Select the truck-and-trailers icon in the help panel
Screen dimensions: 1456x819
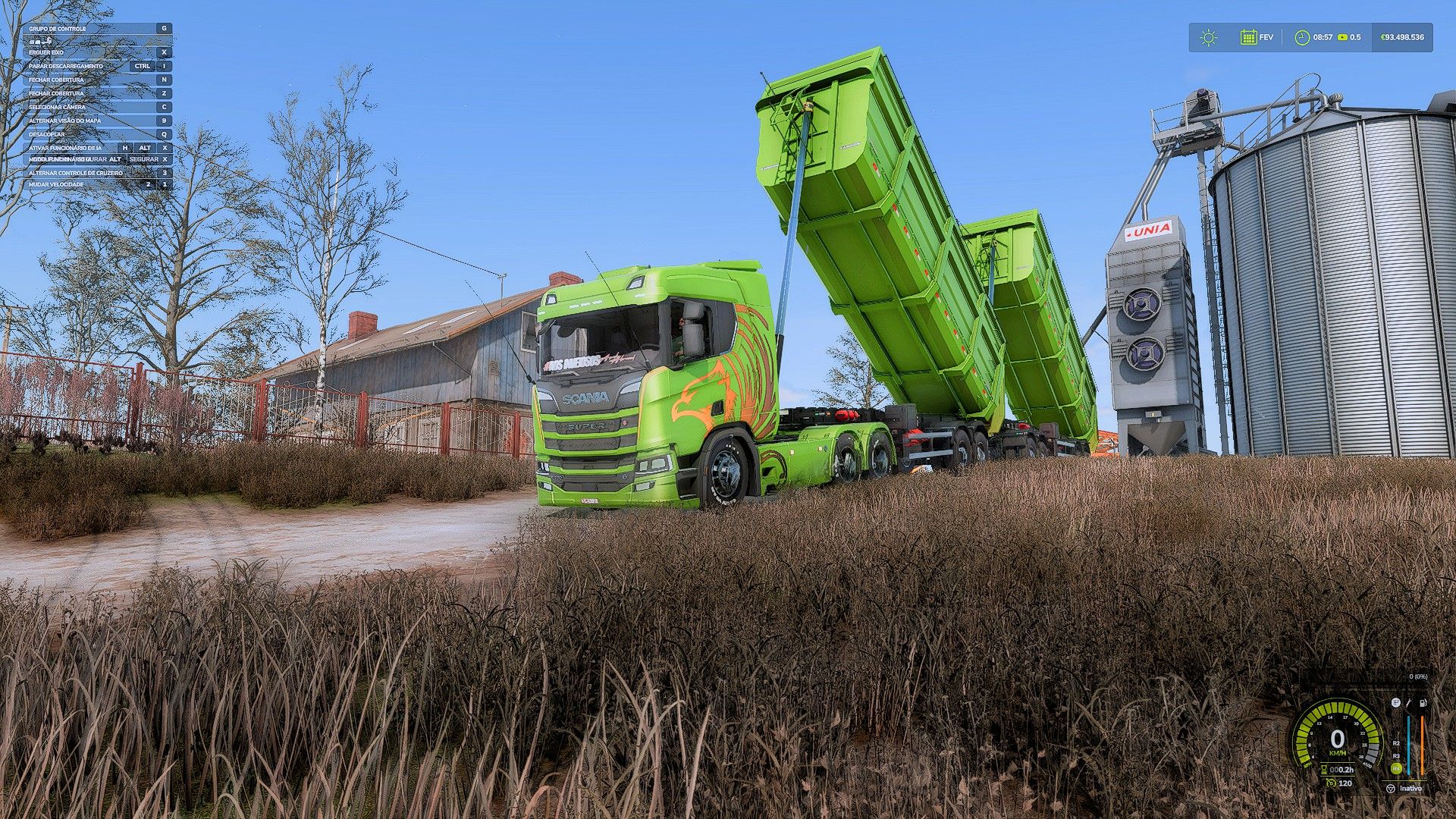click(x=40, y=40)
